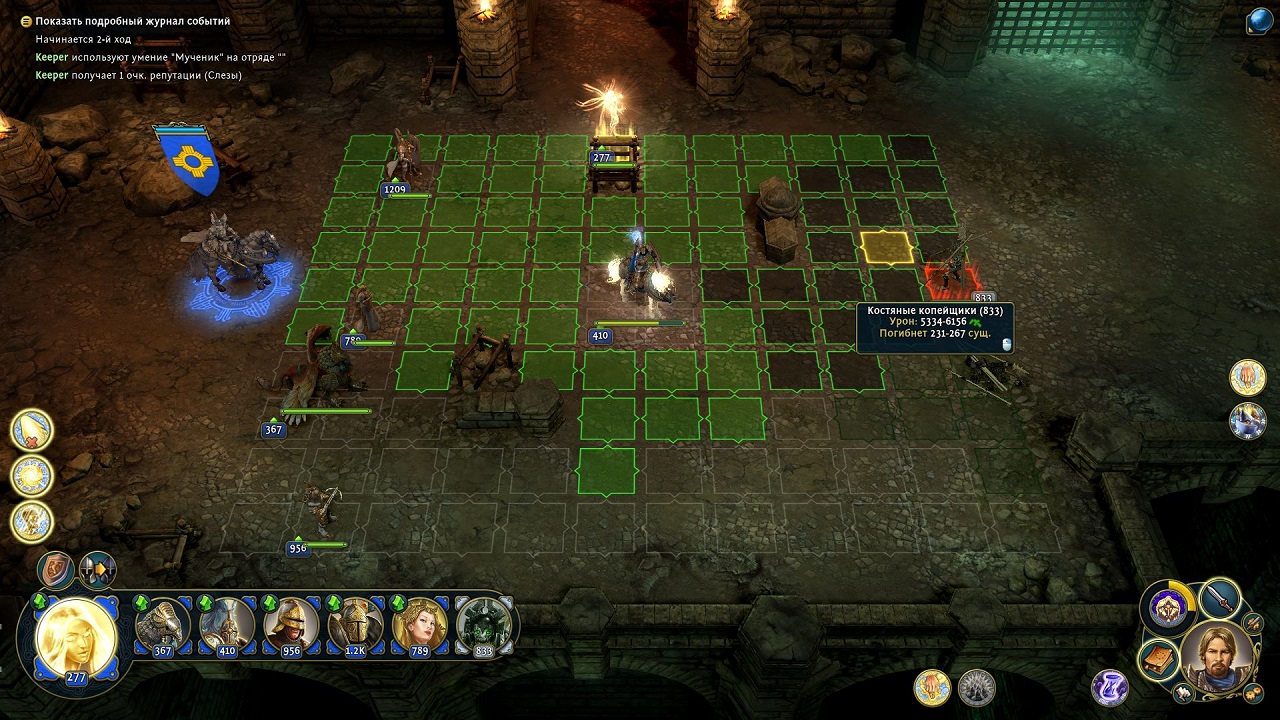Open the hero spellbook
The image size is (1280, 720).
(1159, 661)
